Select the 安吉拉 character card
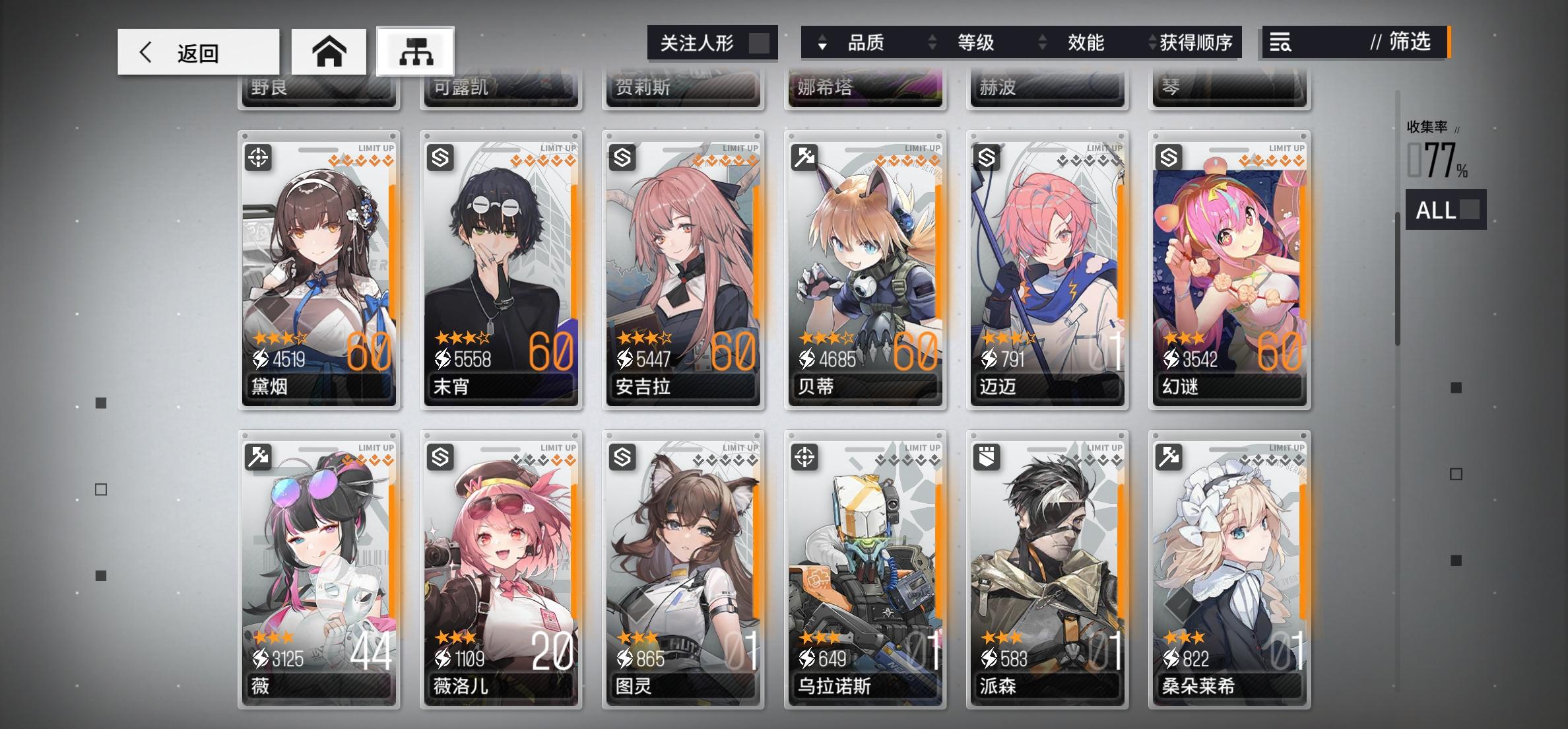 coord(684,271)
